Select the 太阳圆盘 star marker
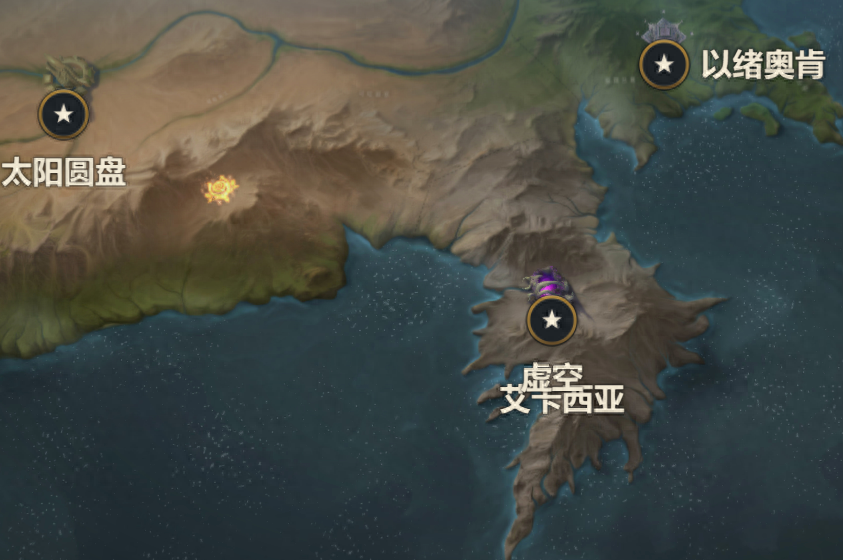Image resolution: width=843 pixels, height=560 pixels. (x=64, y=114)
